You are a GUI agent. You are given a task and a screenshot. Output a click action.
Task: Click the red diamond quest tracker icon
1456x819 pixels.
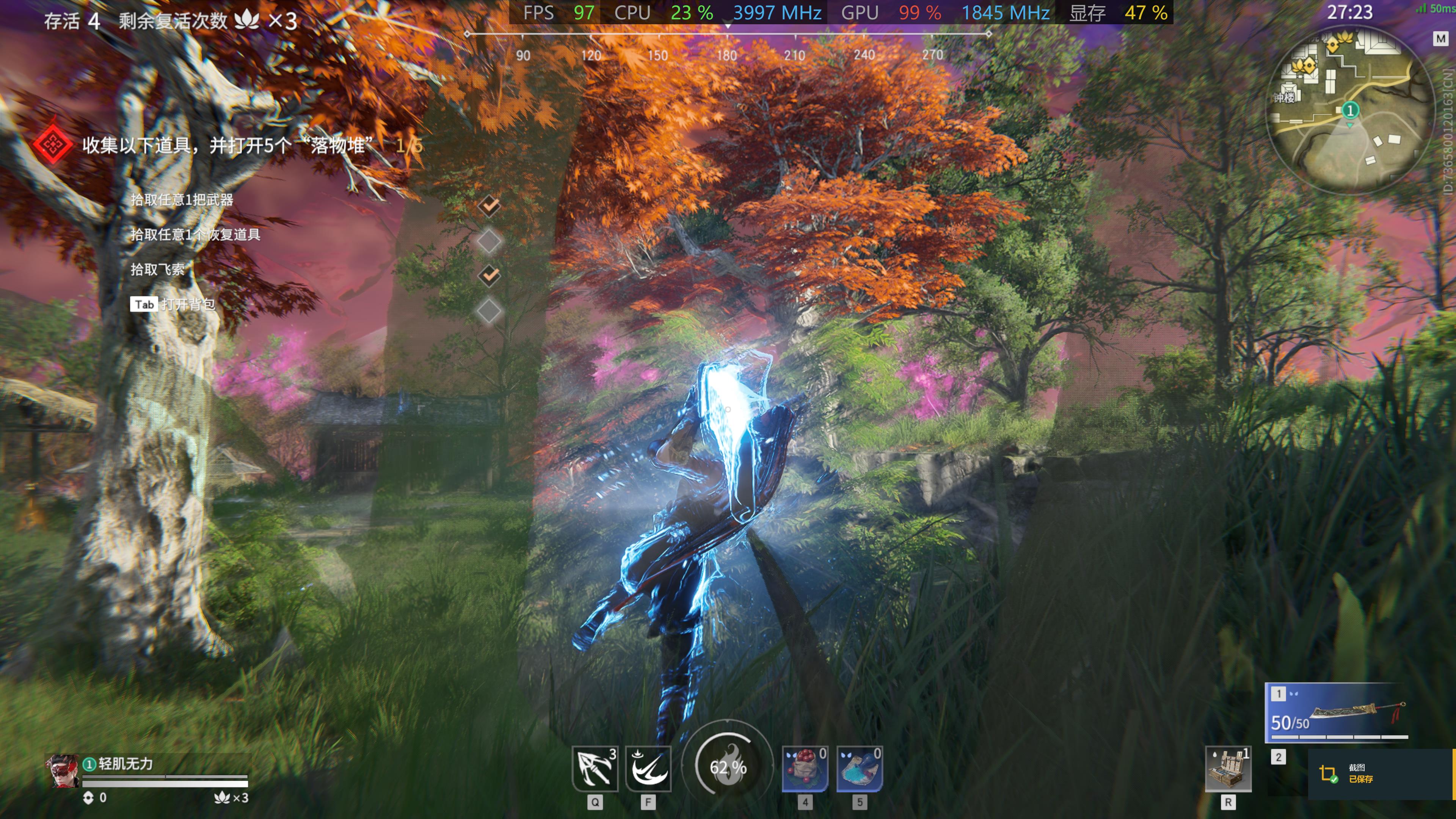pyautogui.click(x=52, y=145)
